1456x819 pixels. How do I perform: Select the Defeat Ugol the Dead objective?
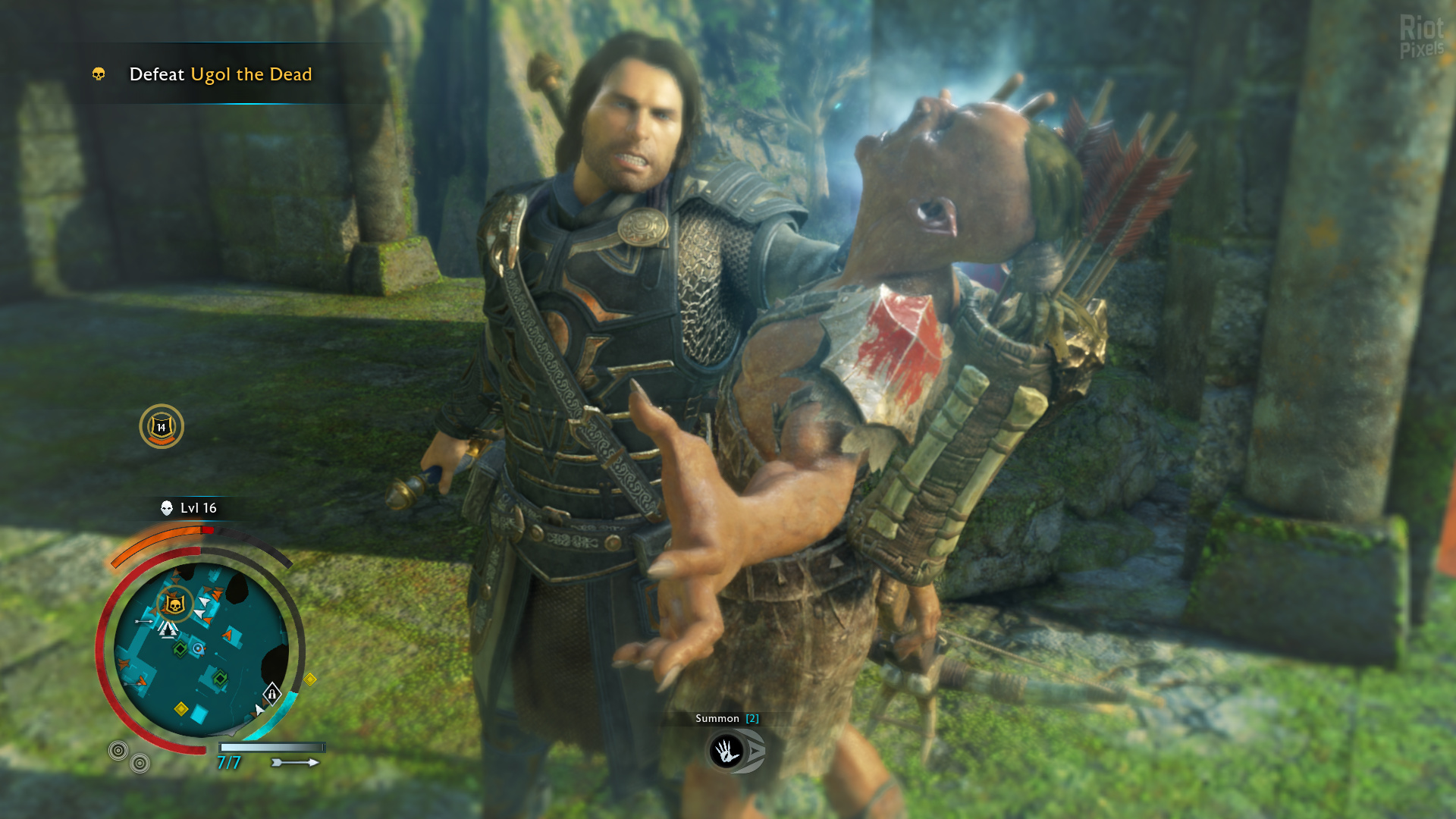220,74
